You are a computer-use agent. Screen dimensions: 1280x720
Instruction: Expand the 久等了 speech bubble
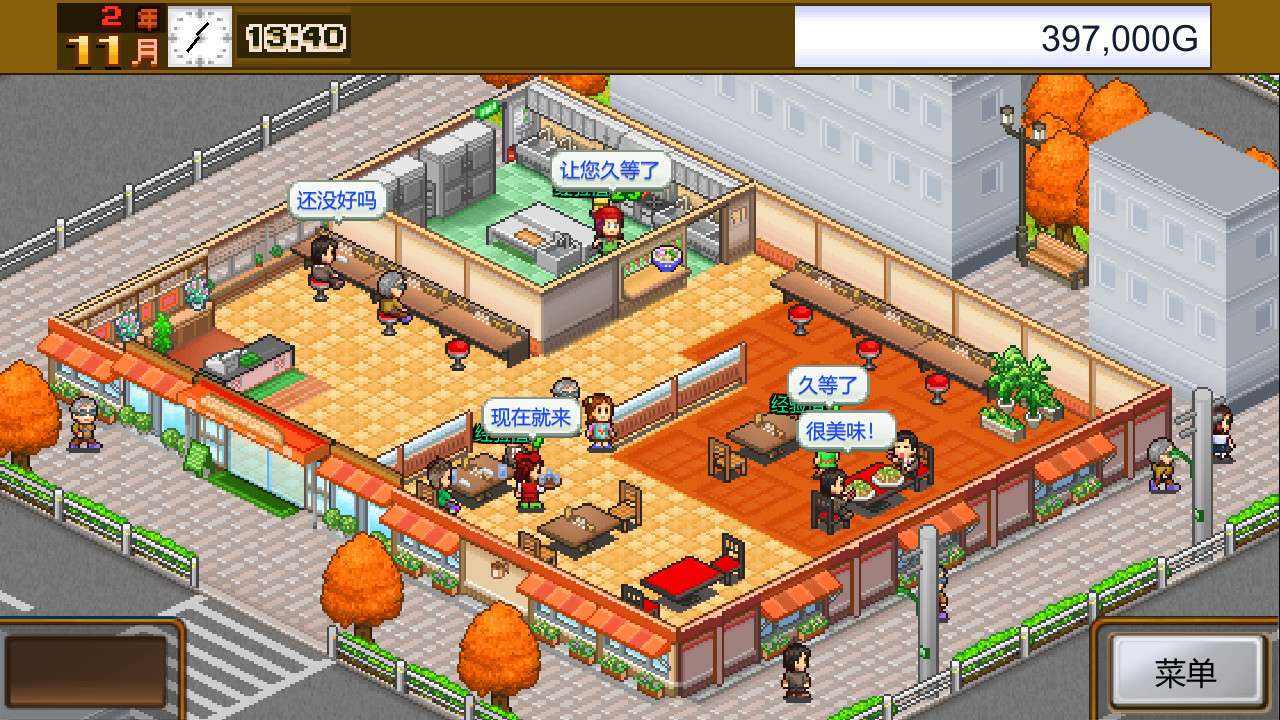click(x=828, y=385)
